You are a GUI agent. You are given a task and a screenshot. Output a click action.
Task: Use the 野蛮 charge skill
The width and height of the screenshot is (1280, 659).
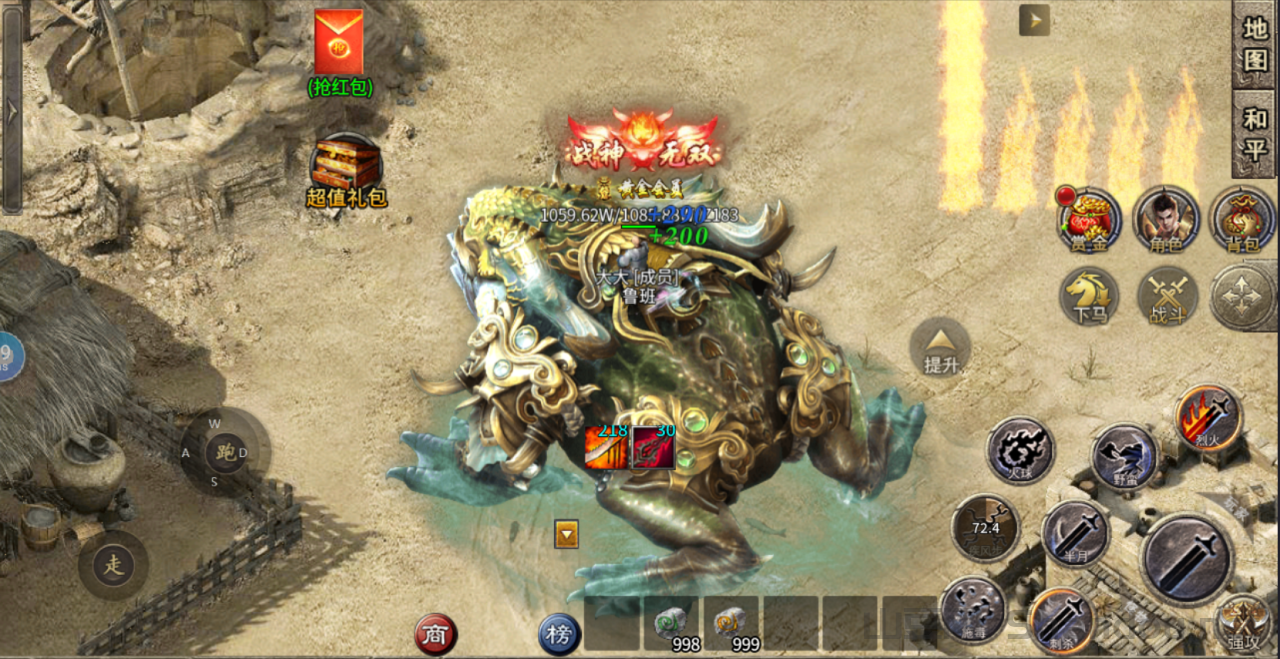1124,456
